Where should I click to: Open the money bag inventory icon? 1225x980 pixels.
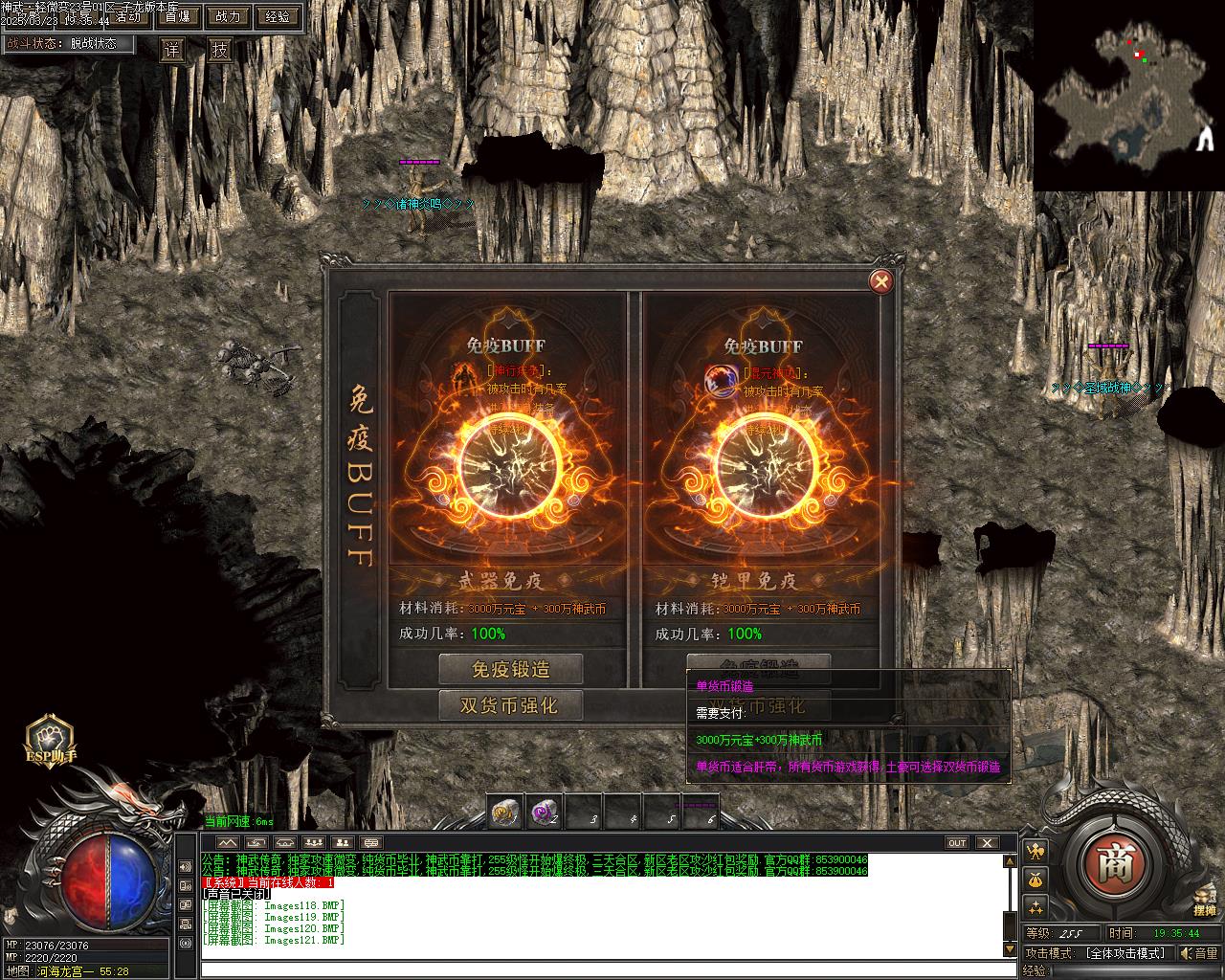coord(1036,880)
